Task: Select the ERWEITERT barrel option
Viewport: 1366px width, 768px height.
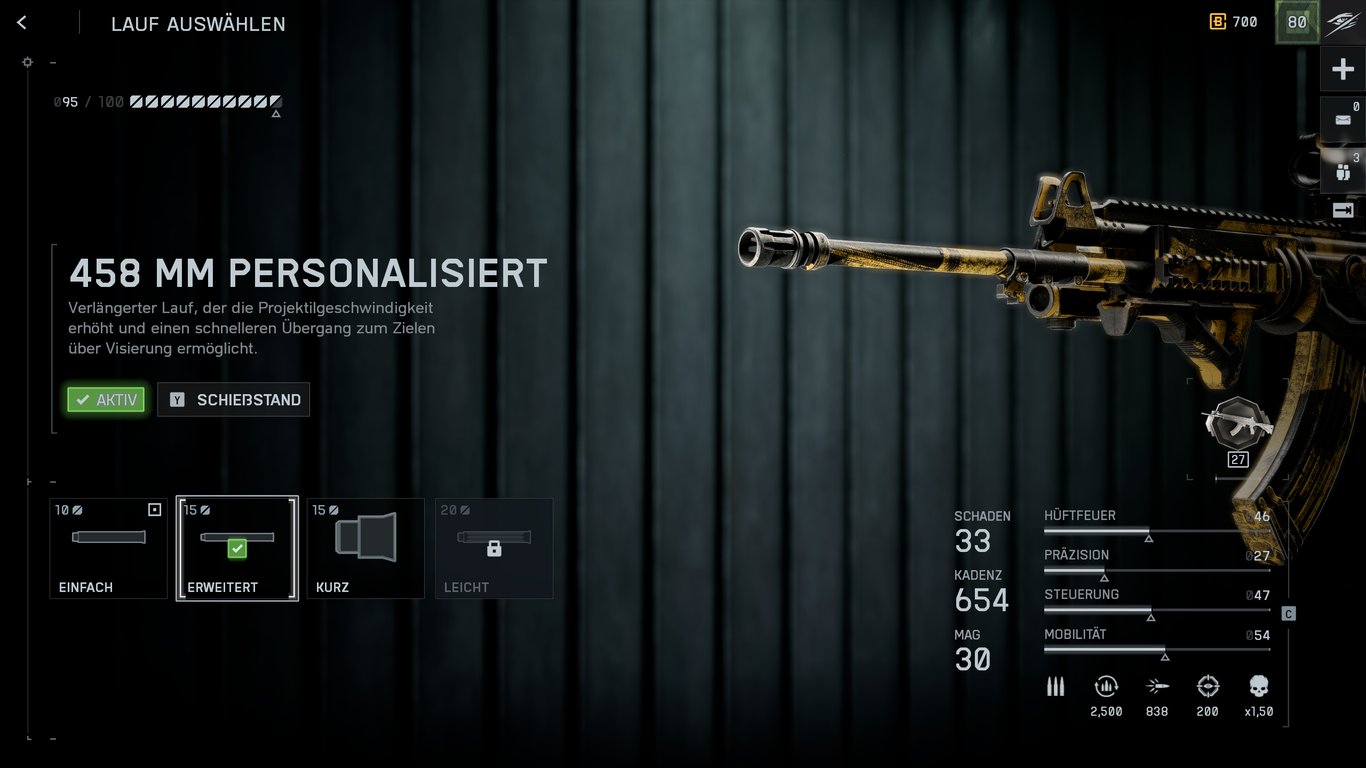Action: (x=236, y=548)
